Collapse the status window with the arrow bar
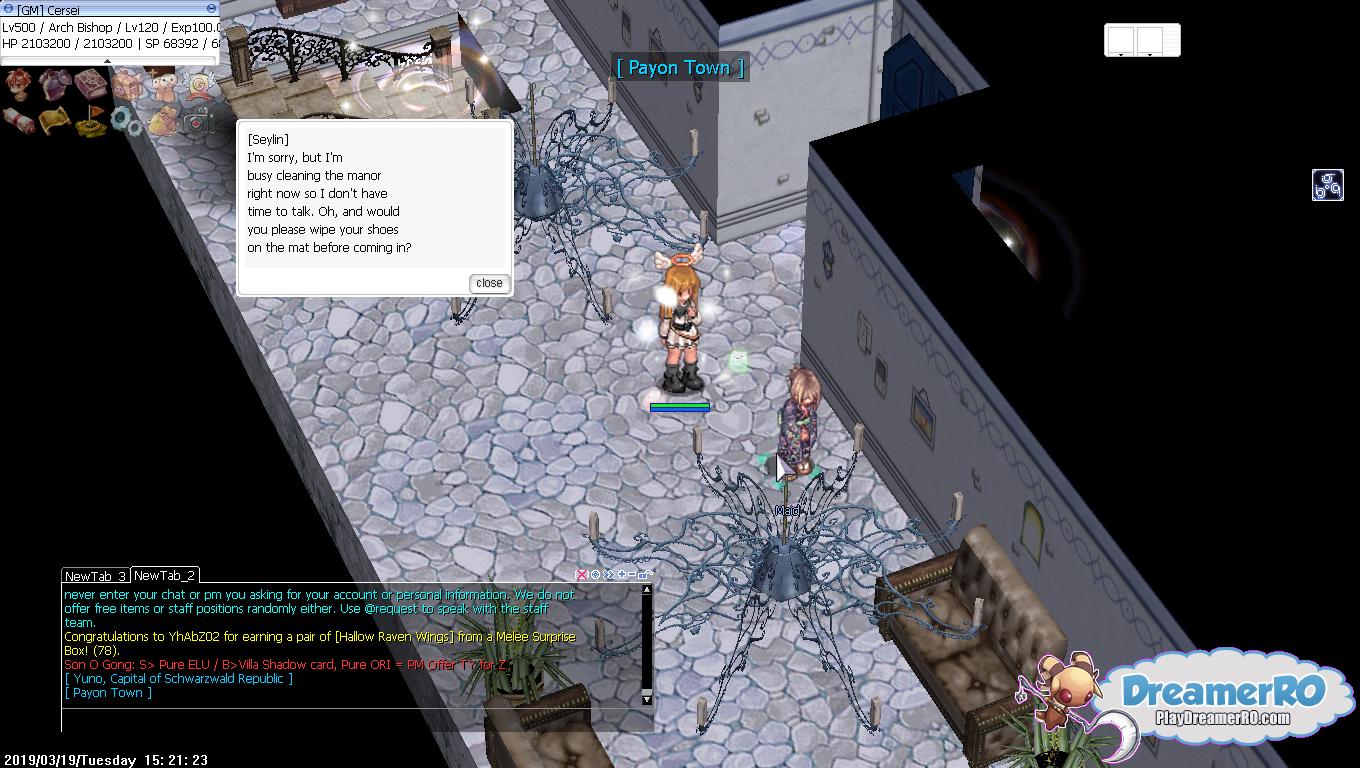Viewport: 1360px width, 768px height. [108, 61]
